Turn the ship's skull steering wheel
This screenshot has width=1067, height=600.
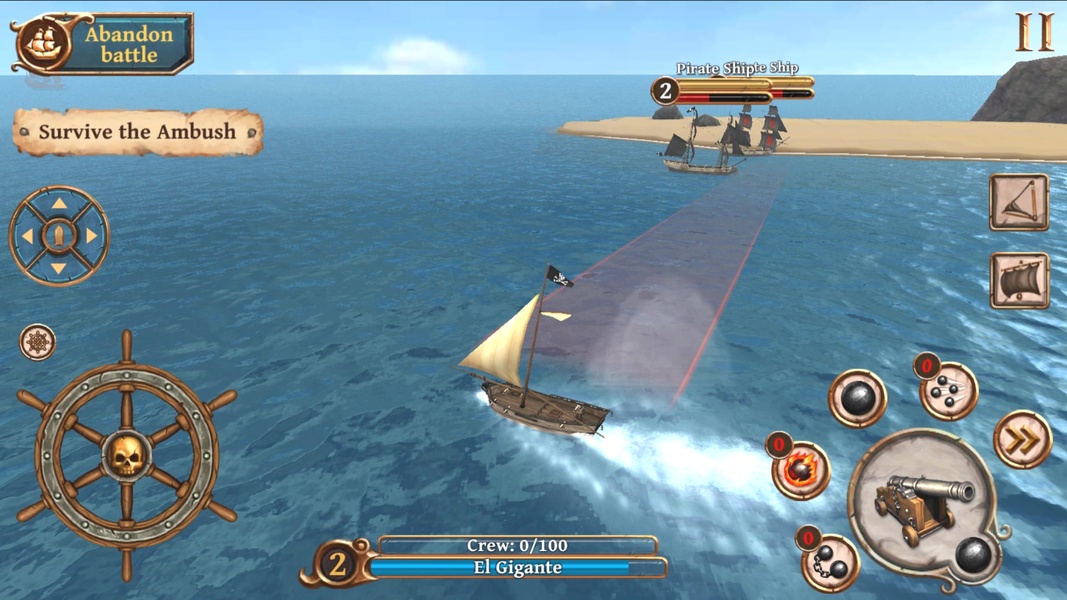click(x=127, y=455)
